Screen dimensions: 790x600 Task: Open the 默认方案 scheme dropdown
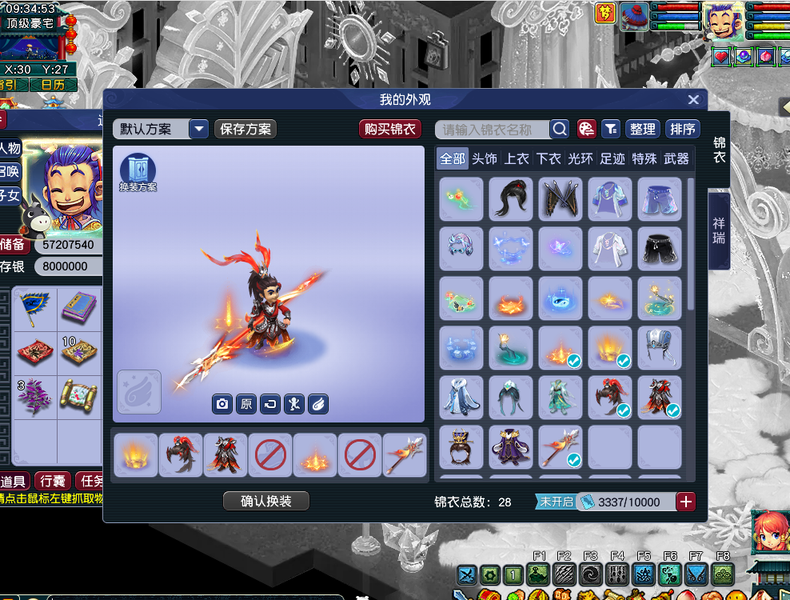coord(198,129)
